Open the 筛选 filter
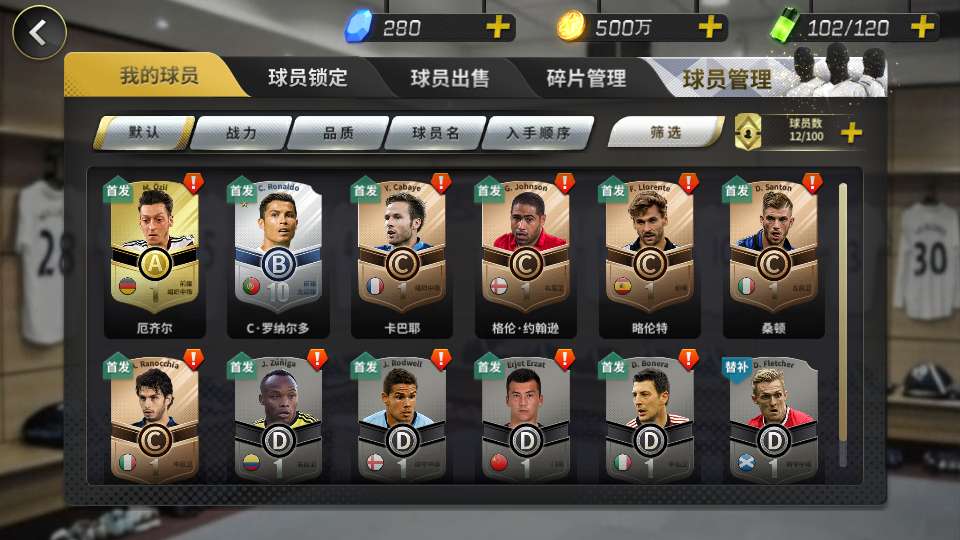960x540 pixels. point(665,132)
